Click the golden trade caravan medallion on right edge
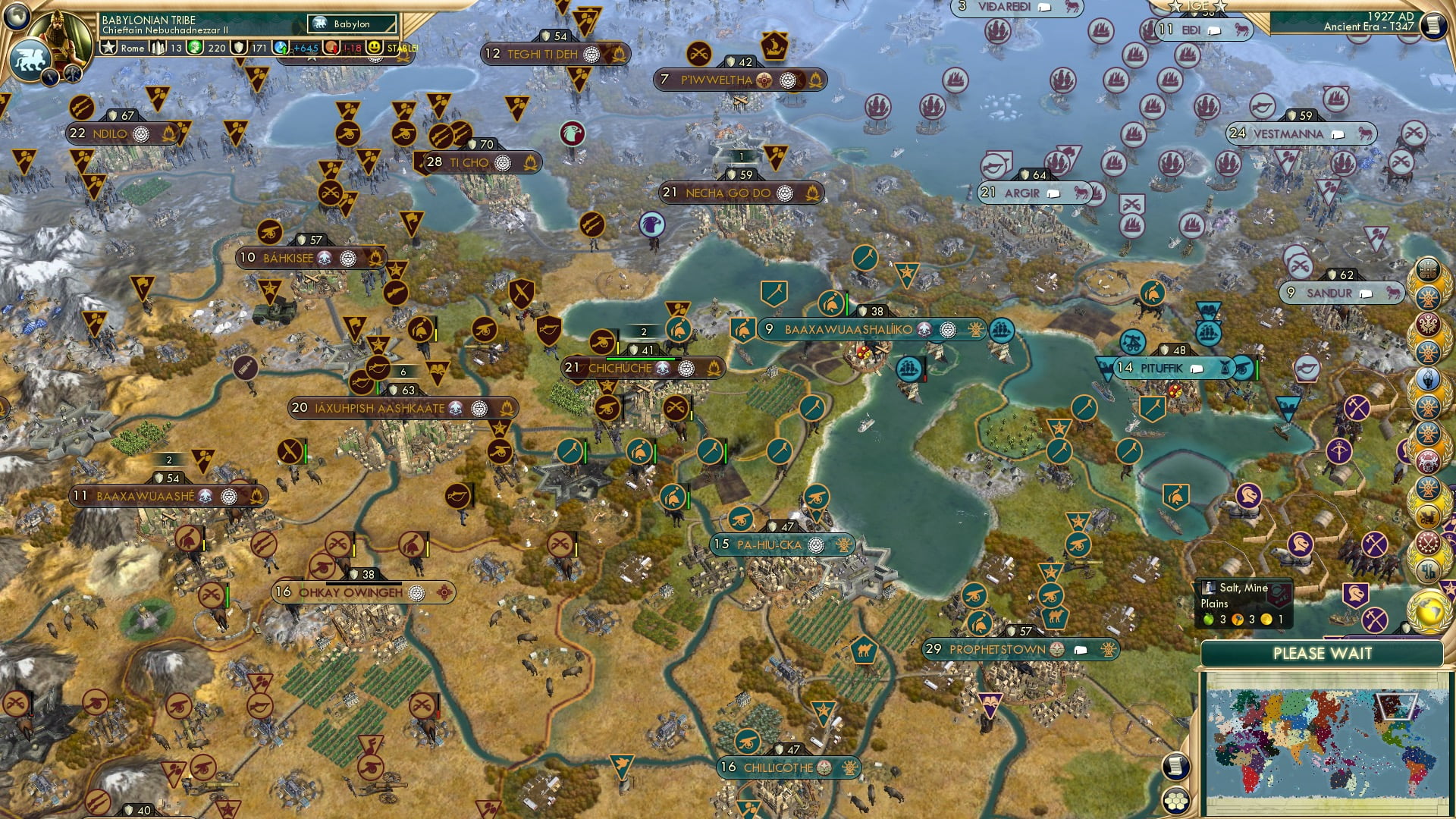 pos(1426,515)
